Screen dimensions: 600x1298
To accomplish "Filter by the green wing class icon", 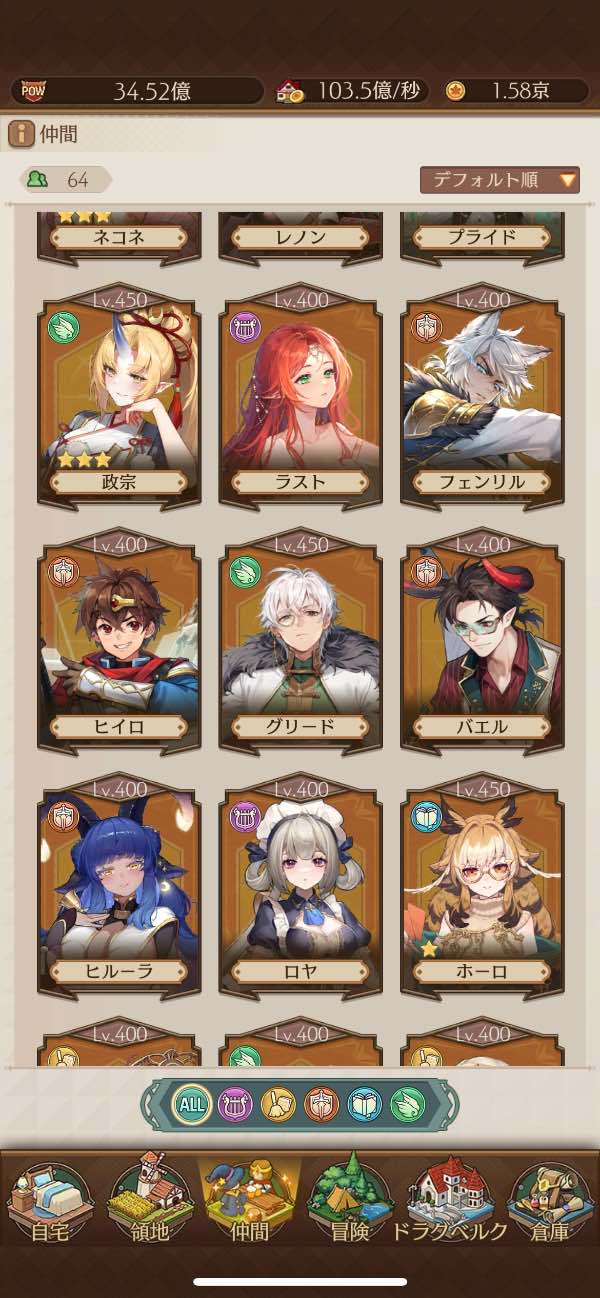I will tap(407, 1105).
